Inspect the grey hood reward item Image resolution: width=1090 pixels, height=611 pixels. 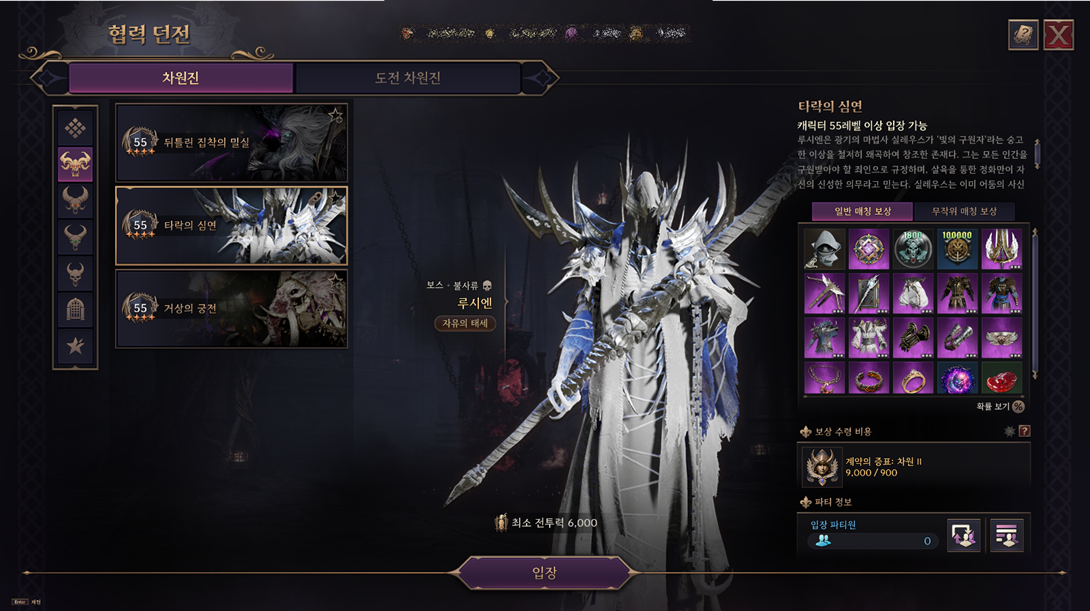(824, 249)
